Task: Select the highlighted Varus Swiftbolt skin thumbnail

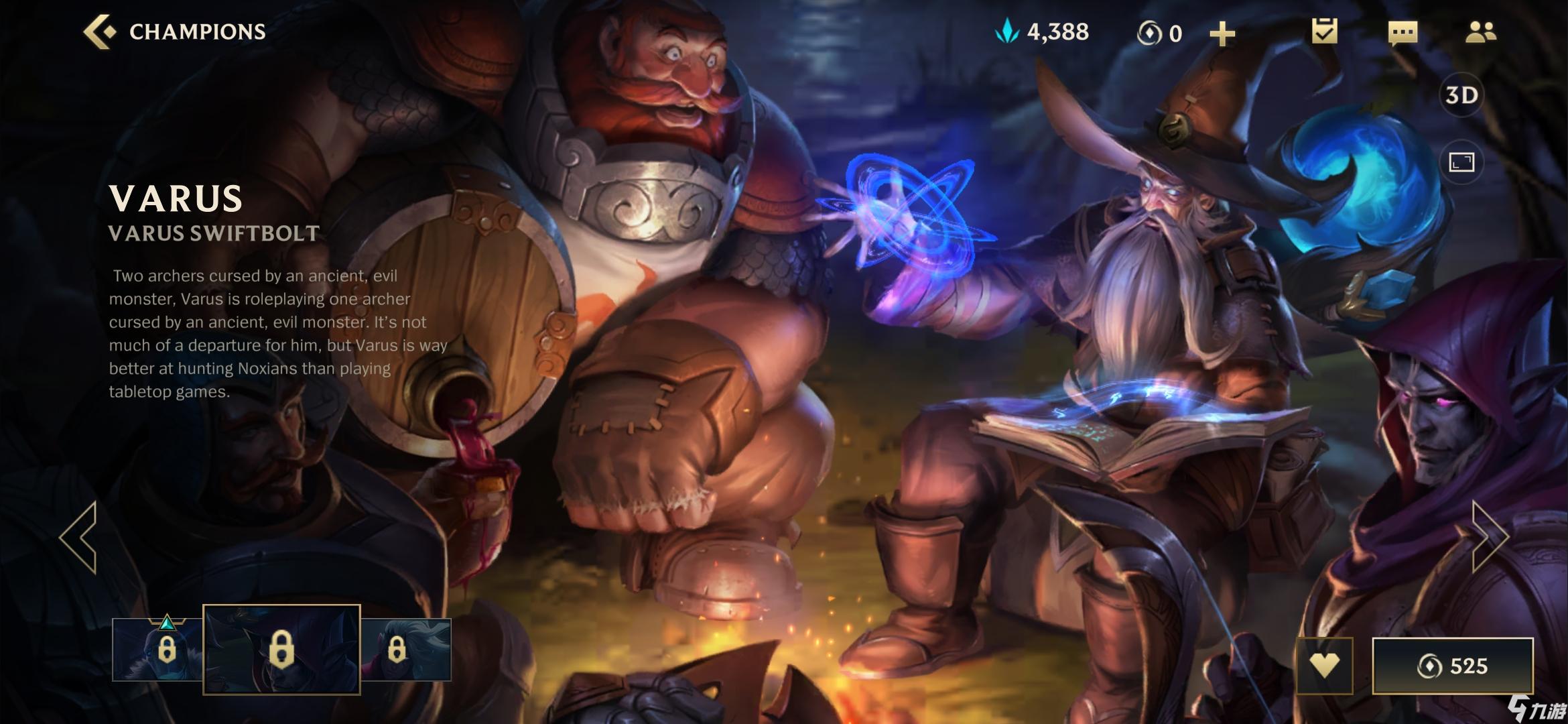Action: pos(281,650)
